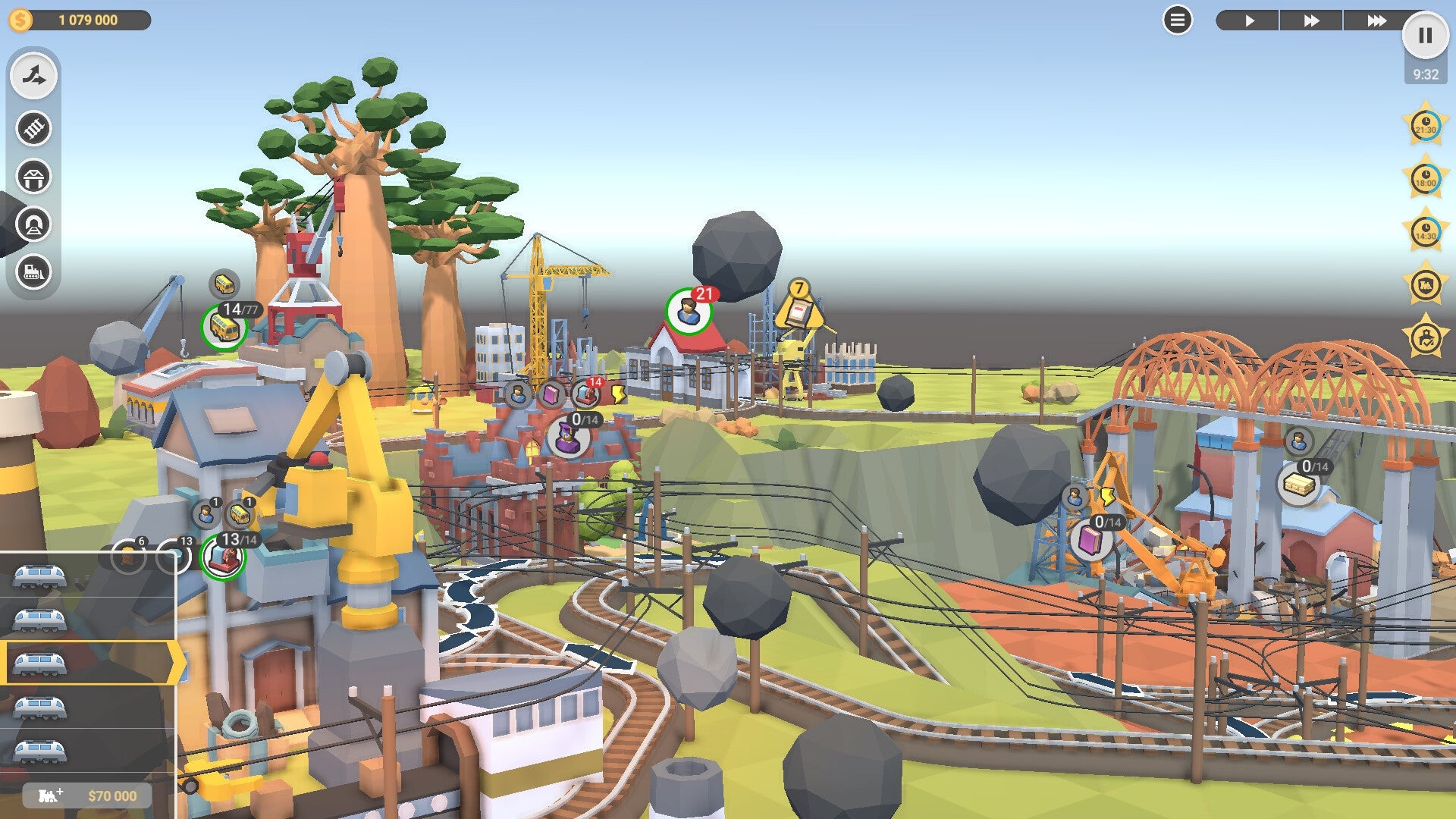Open the rail building tool
The width and height of the screenshot is (1456, 819).
[32, 125]
